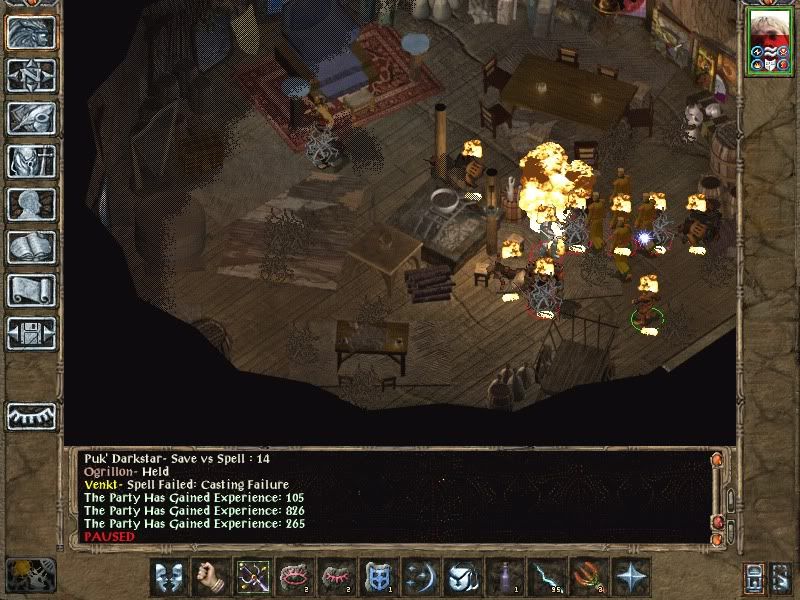Open the mage spellbook

(x=31, y=247)
